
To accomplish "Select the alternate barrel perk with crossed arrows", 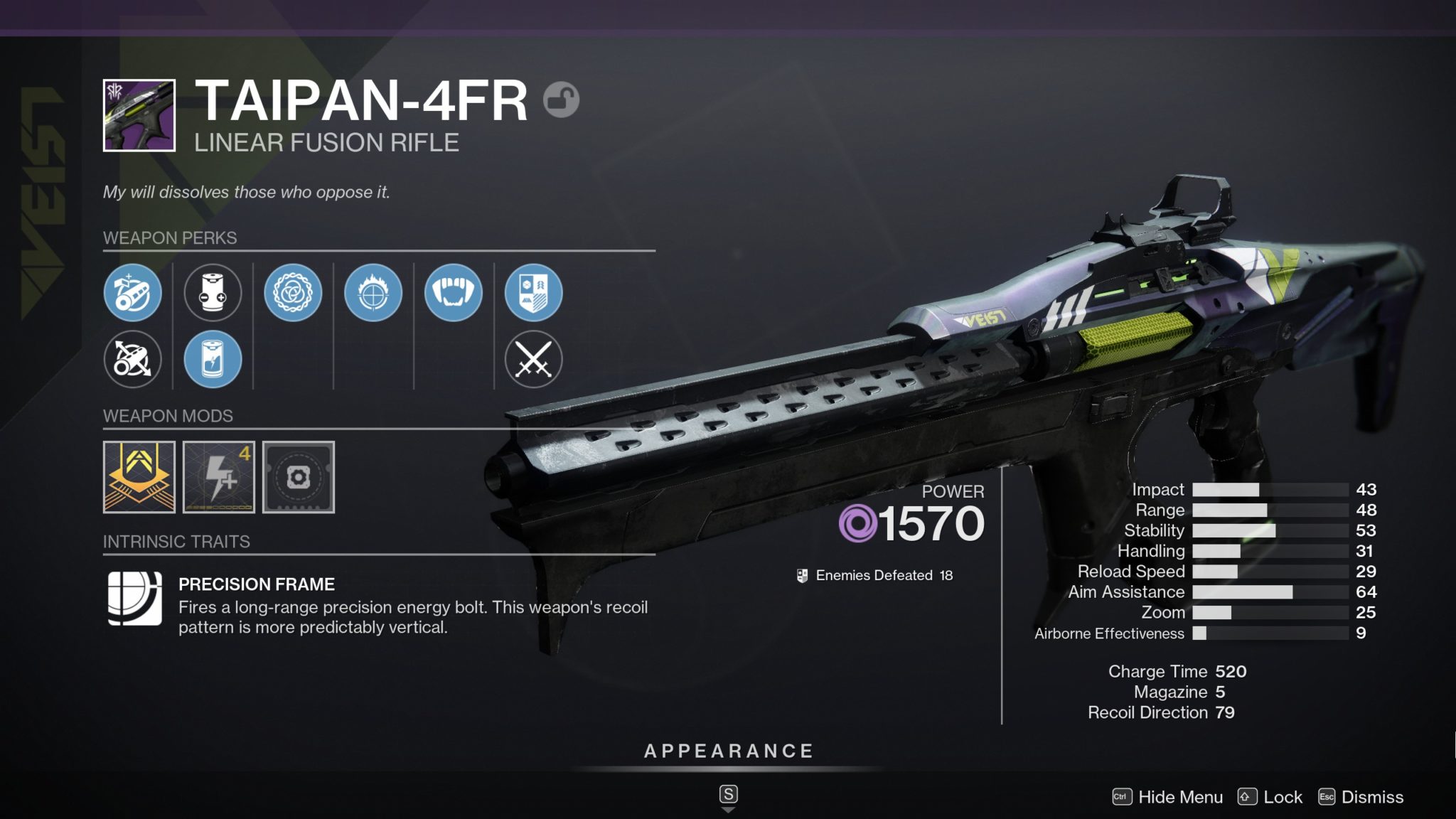I will [x=134, y=360].
